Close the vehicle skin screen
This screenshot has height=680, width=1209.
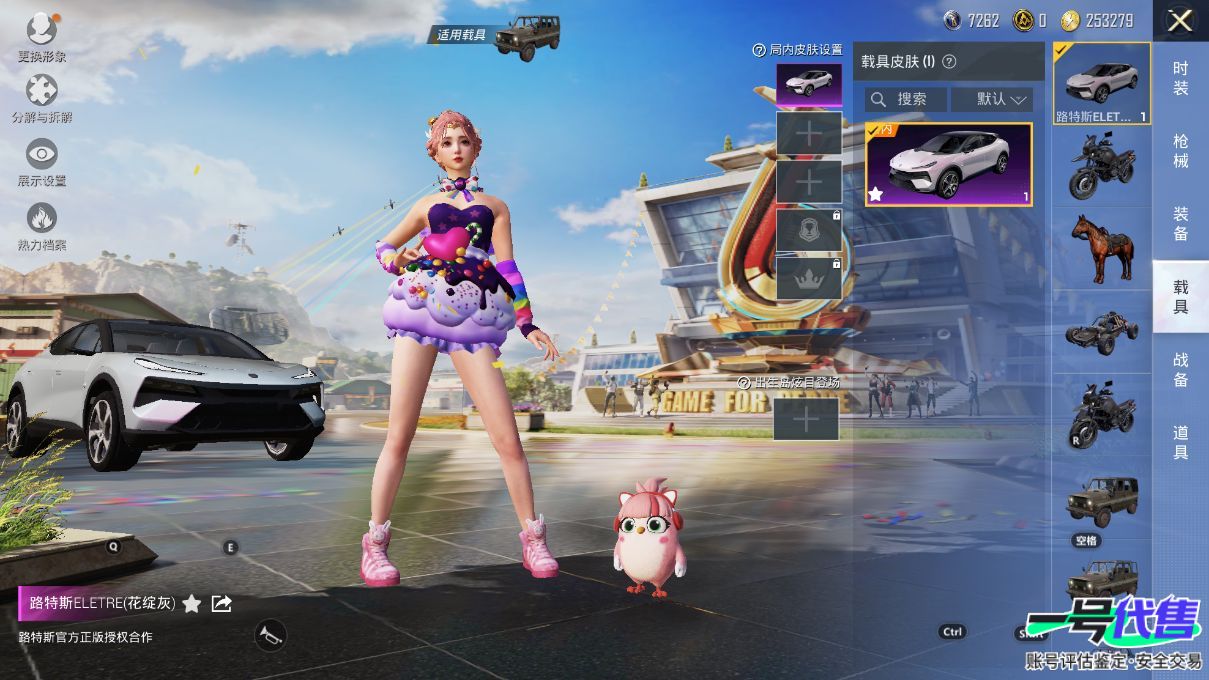(1180, 20)
